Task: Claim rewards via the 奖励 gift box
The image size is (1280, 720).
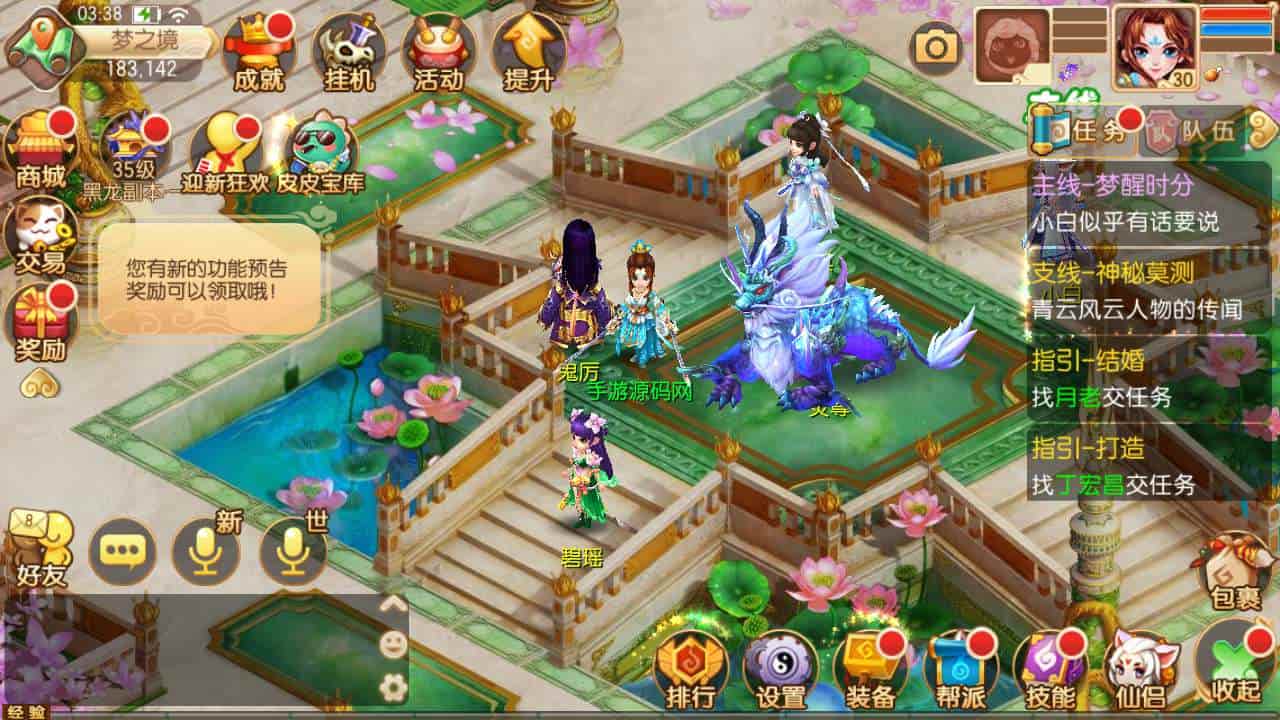Action: 40,322
